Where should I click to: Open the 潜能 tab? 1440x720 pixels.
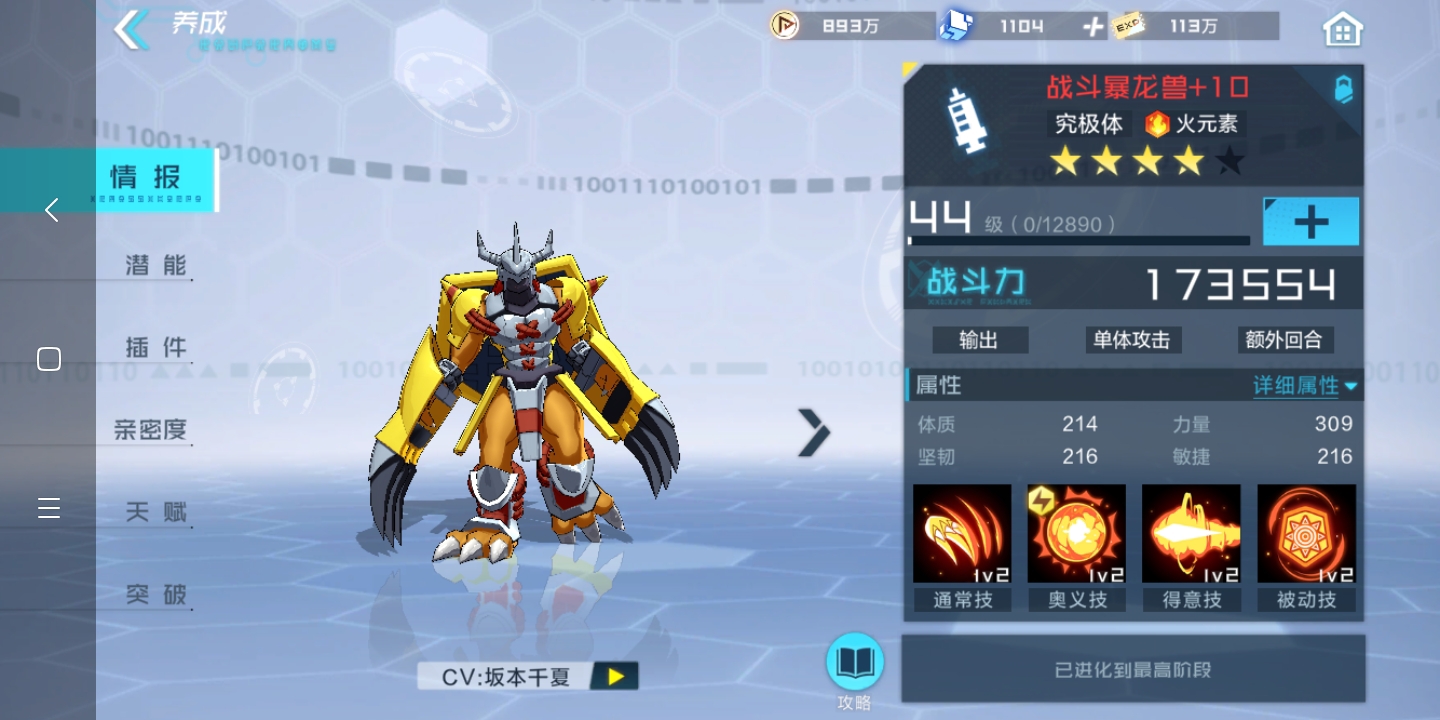point(156,265)
